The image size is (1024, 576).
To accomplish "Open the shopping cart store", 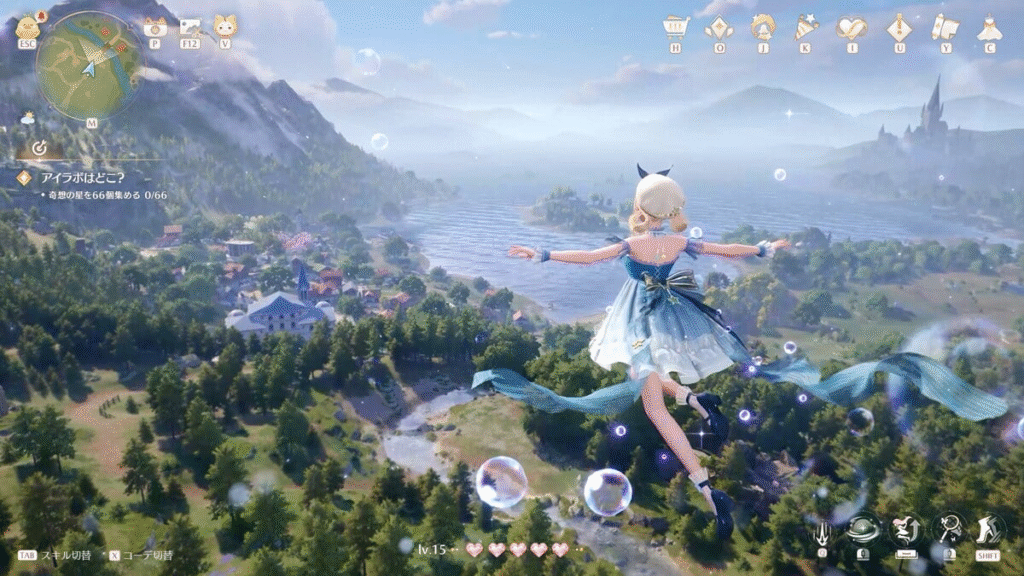I will 676,27.
